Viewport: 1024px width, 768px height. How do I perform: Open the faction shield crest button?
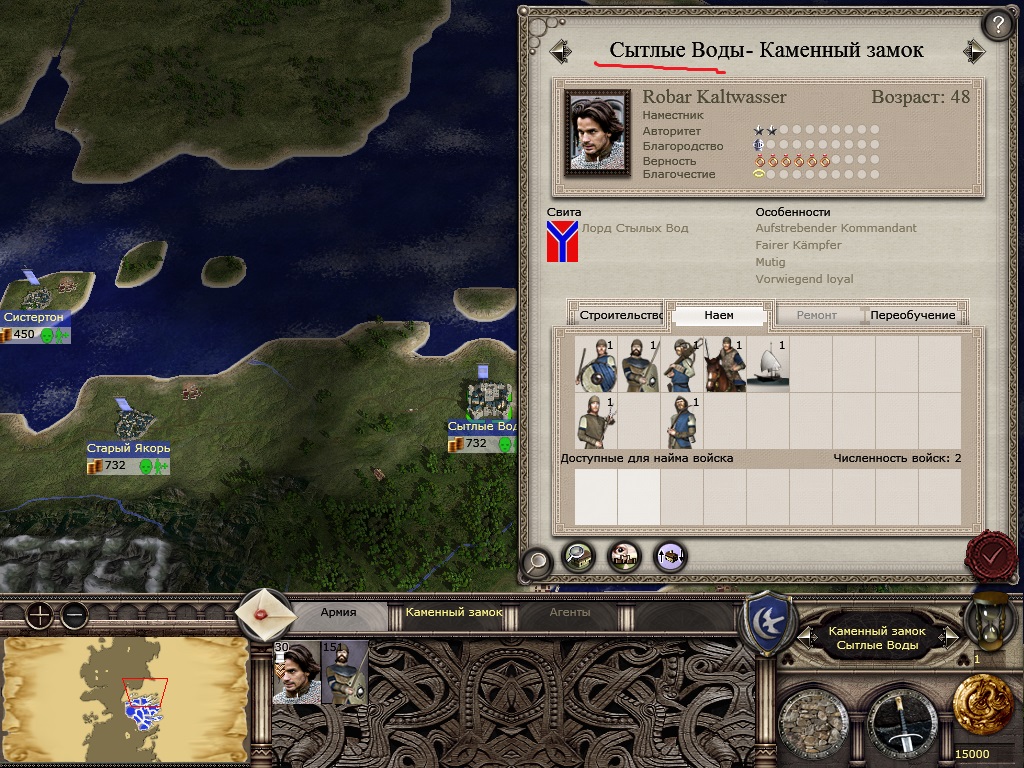coord(765,620)
